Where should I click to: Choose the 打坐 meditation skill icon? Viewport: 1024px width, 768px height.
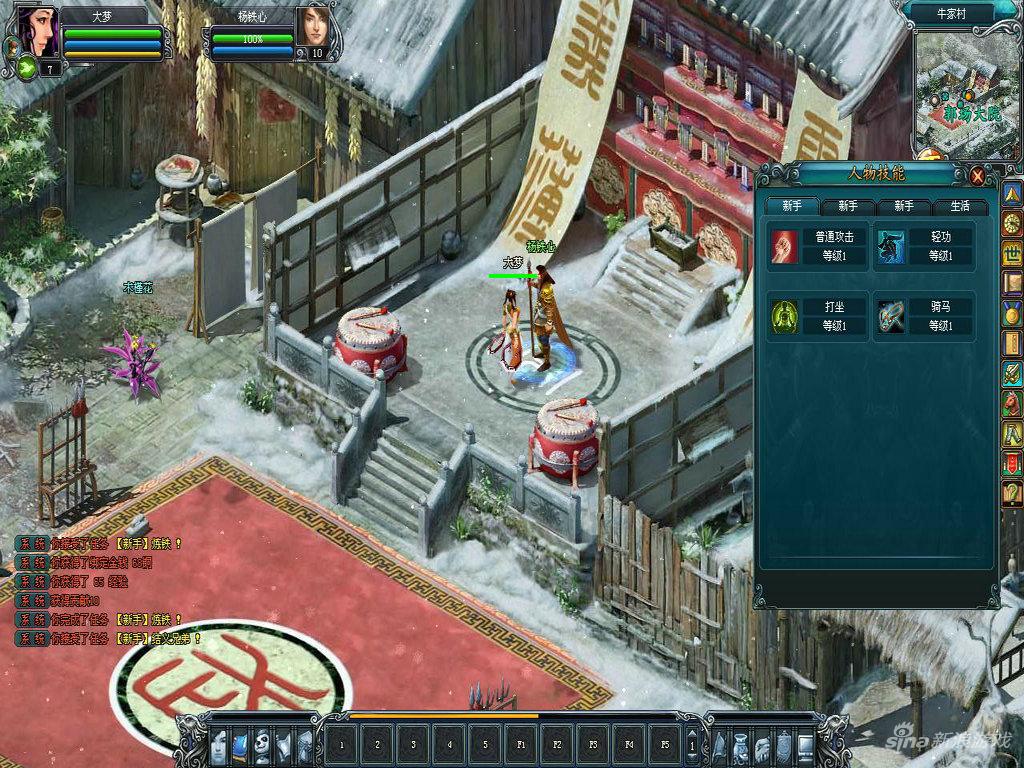pyautogui.click(x=785, y=317)
